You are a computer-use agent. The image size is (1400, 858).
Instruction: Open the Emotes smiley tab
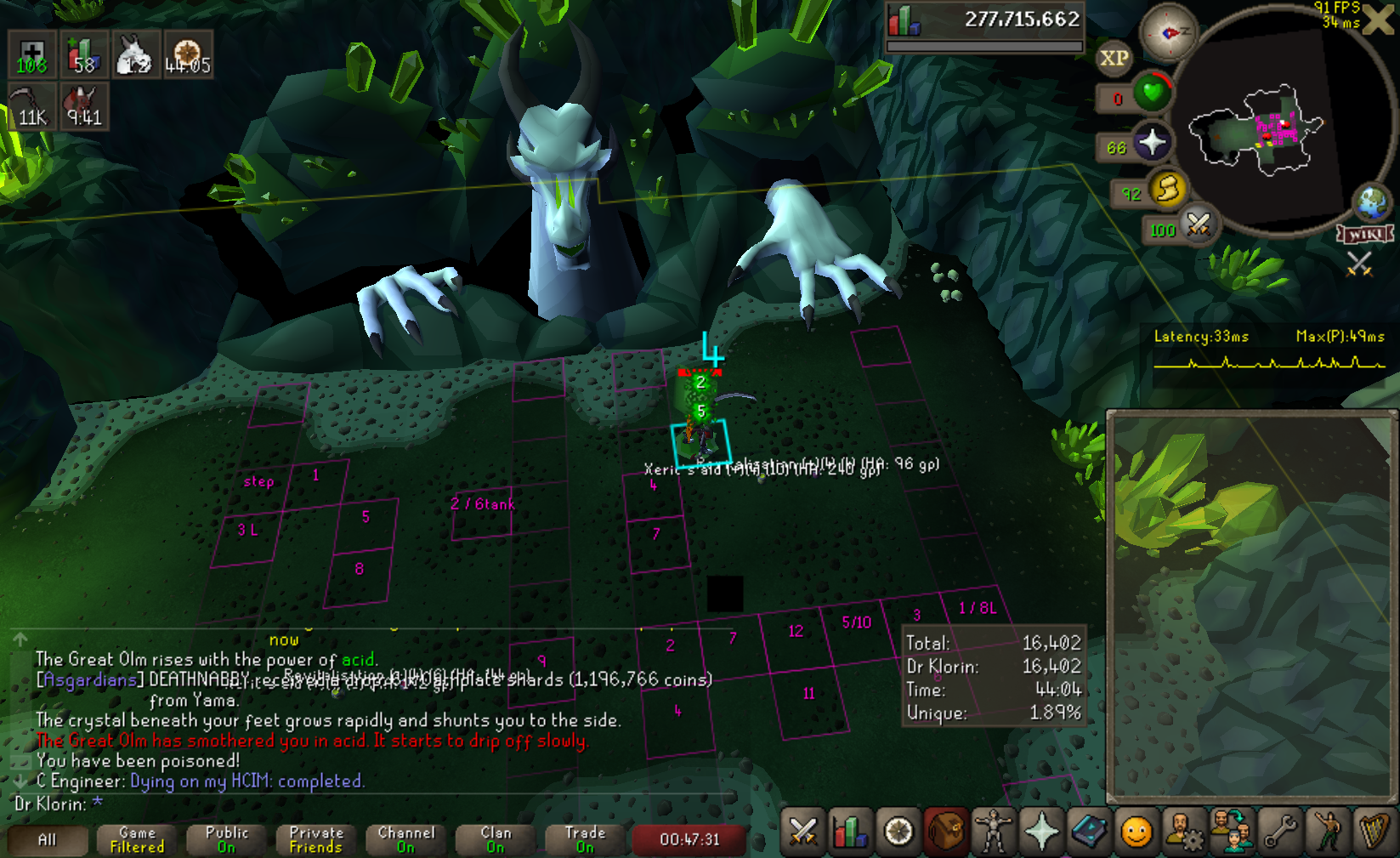1136,831
